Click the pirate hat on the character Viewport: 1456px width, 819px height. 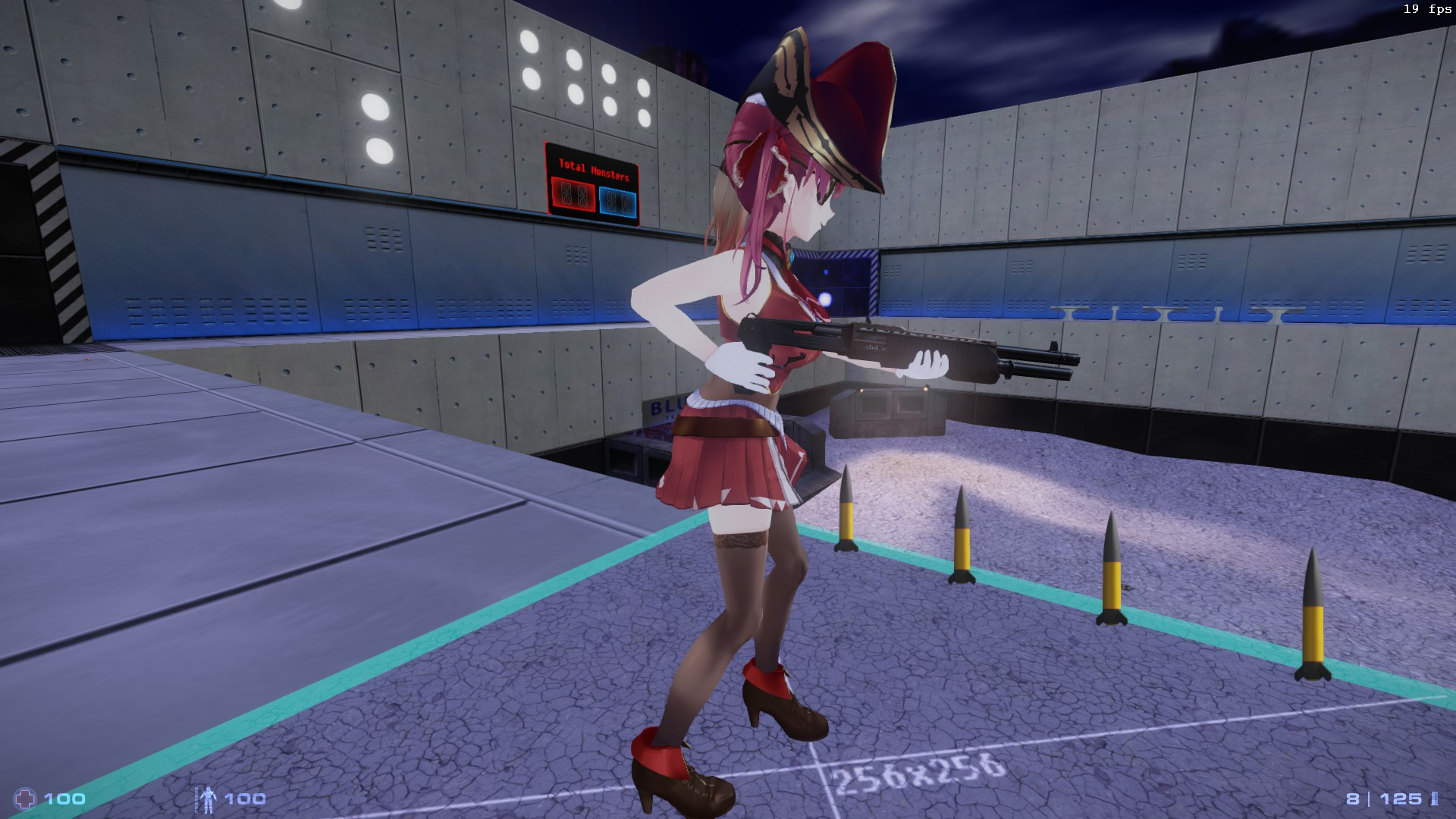(819, 99)
